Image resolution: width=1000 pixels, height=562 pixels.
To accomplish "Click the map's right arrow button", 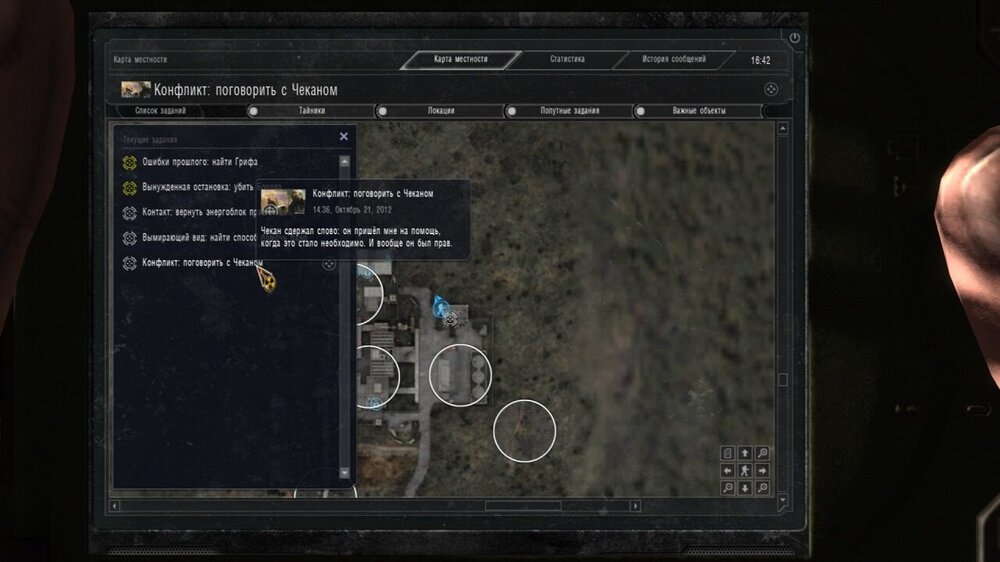I will (762, 471).
